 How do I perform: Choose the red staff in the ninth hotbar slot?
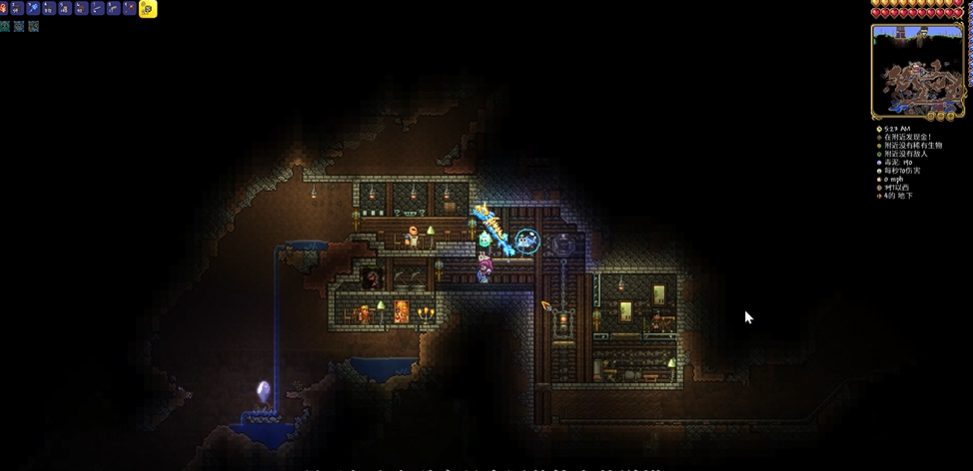click(129, 9)
